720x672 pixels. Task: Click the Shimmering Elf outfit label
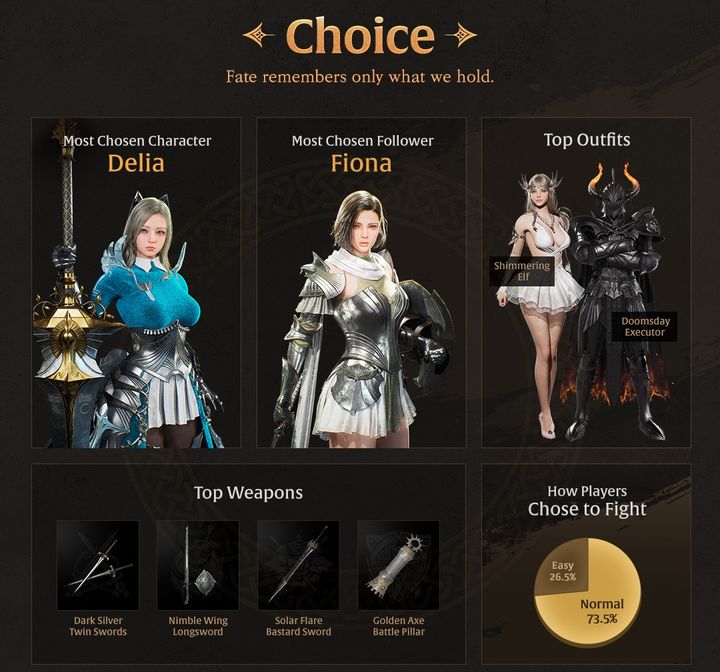coord(522,270)
